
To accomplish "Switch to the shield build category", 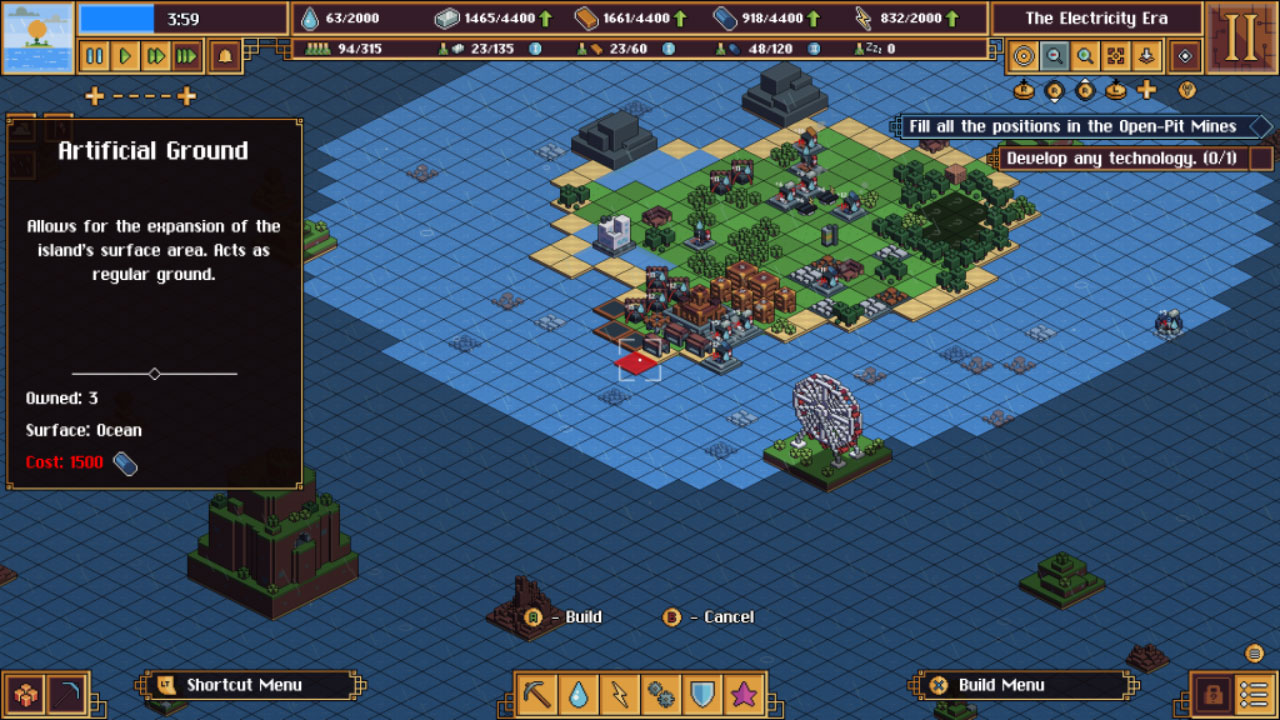I will [703, 693].
